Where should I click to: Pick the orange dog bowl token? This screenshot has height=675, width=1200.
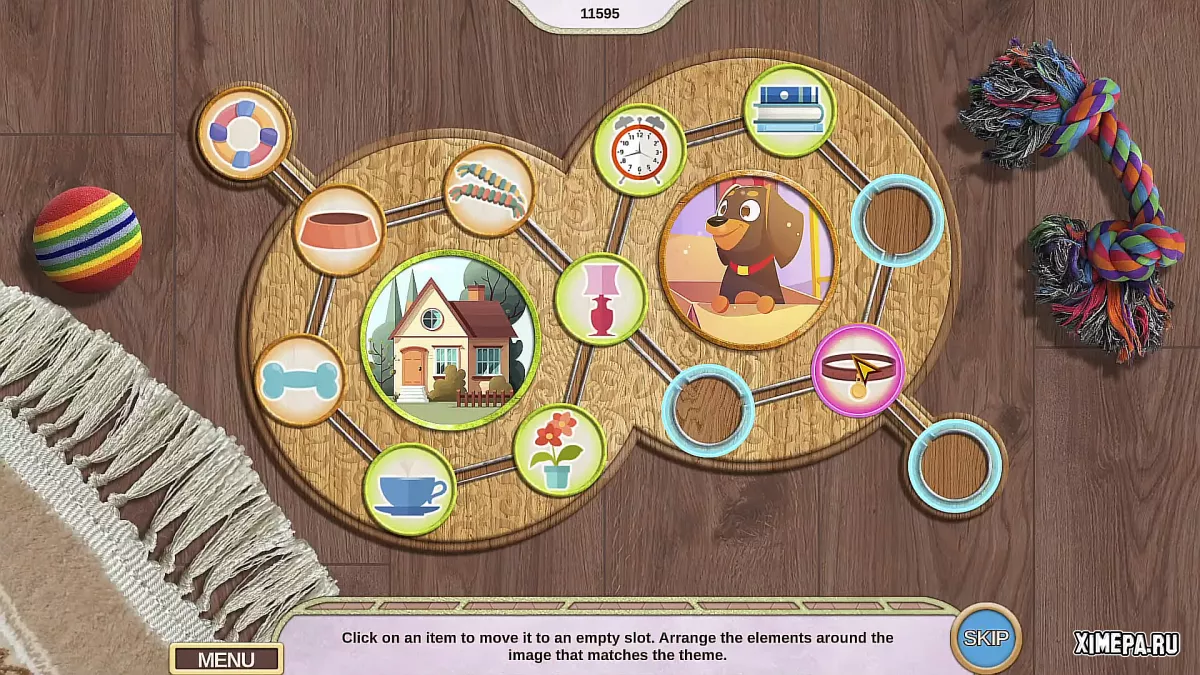(x=339, y=230)
